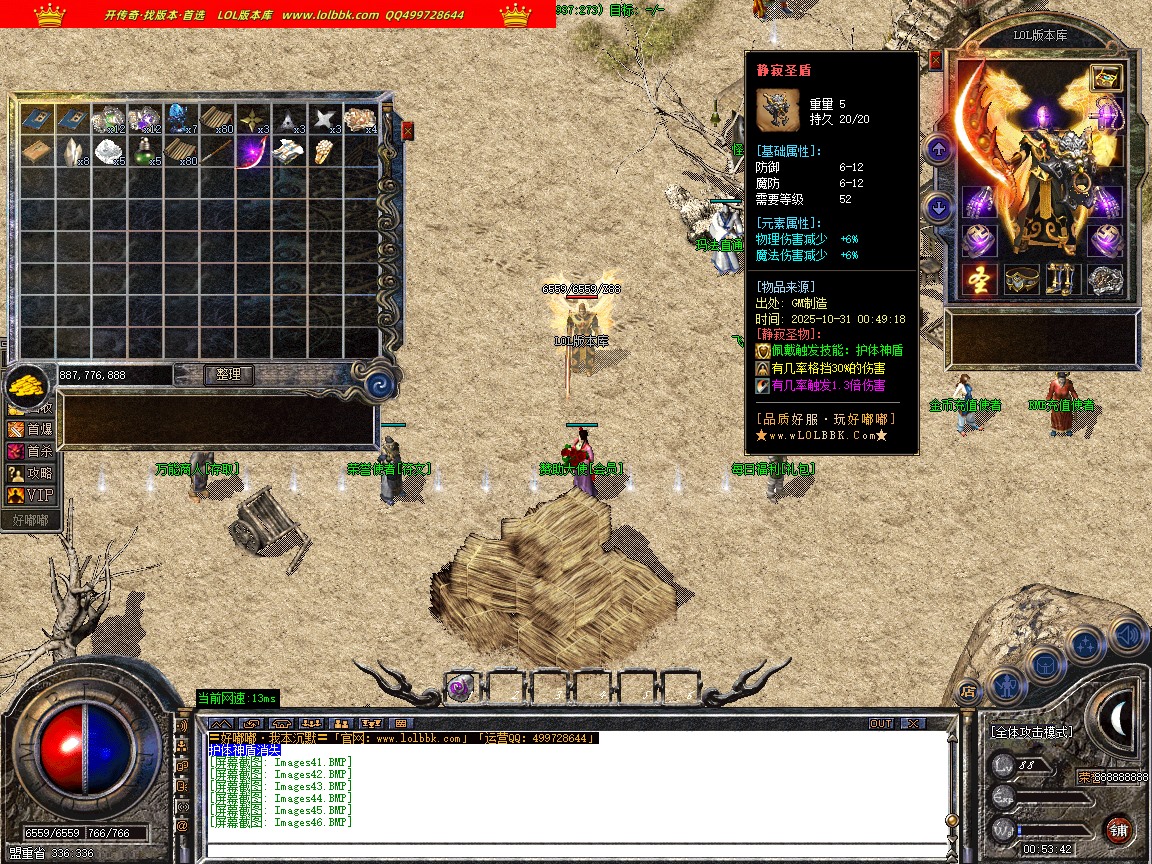Screen dimensions: 1152x864
Task: Open the treasure chest icon in equipment panel
Action: pos(1106,77)
